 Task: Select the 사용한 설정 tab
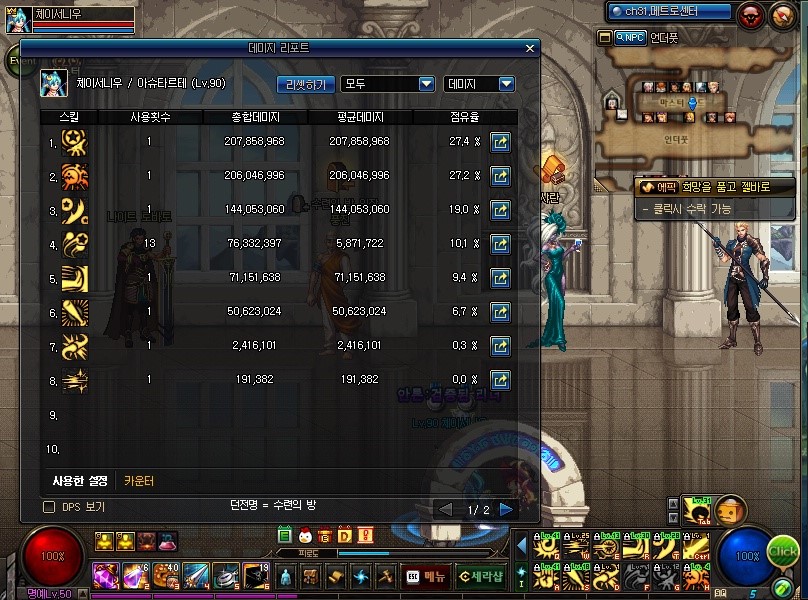click(x=82, y=481)
